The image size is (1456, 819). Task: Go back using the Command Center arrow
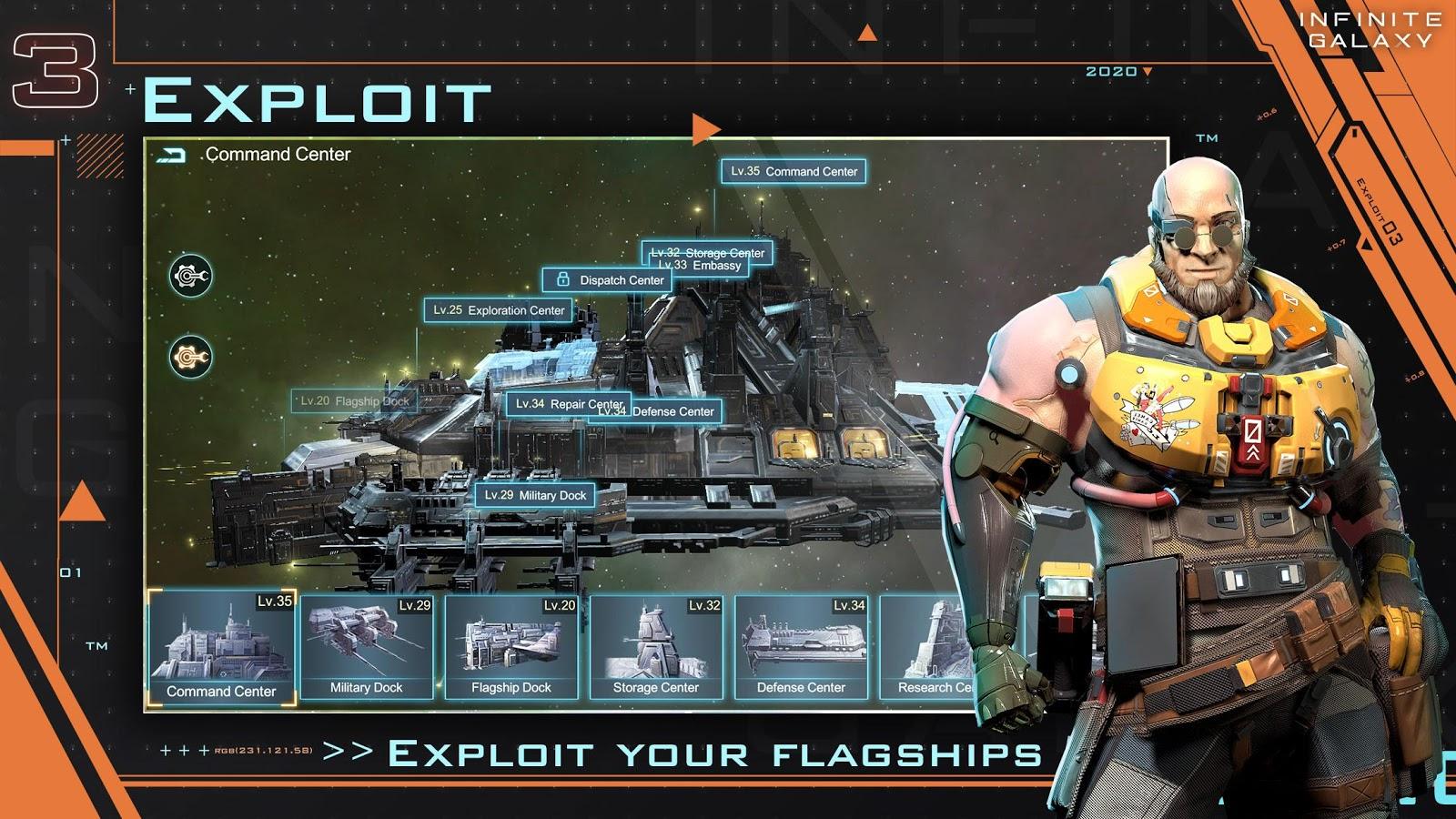click(171, 156)
